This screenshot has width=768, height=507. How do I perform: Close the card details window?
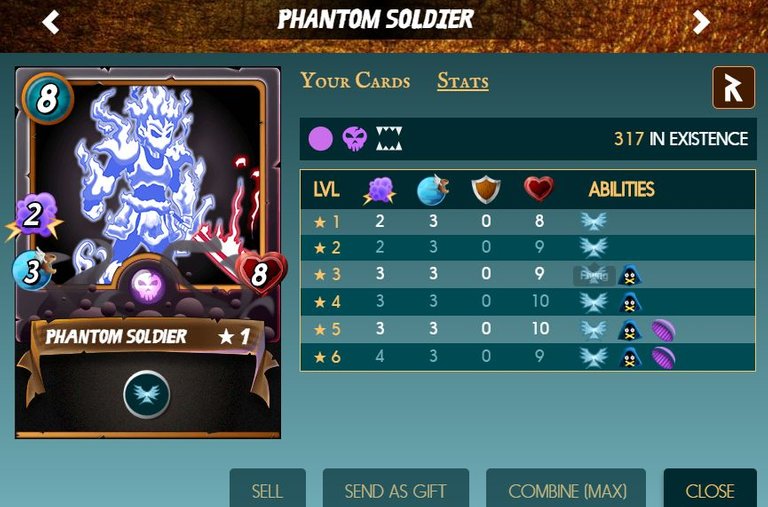pos(710,490)
